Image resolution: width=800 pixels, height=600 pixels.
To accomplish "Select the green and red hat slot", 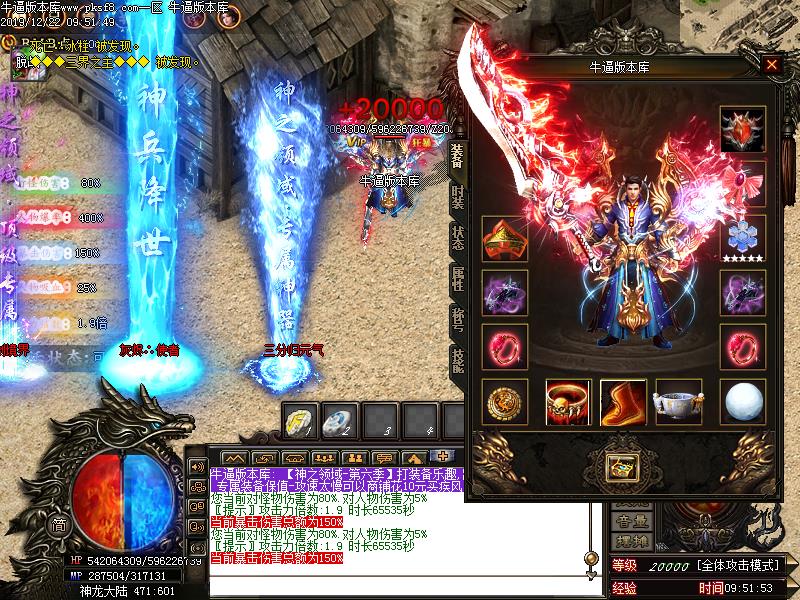I will click(502, 237).
